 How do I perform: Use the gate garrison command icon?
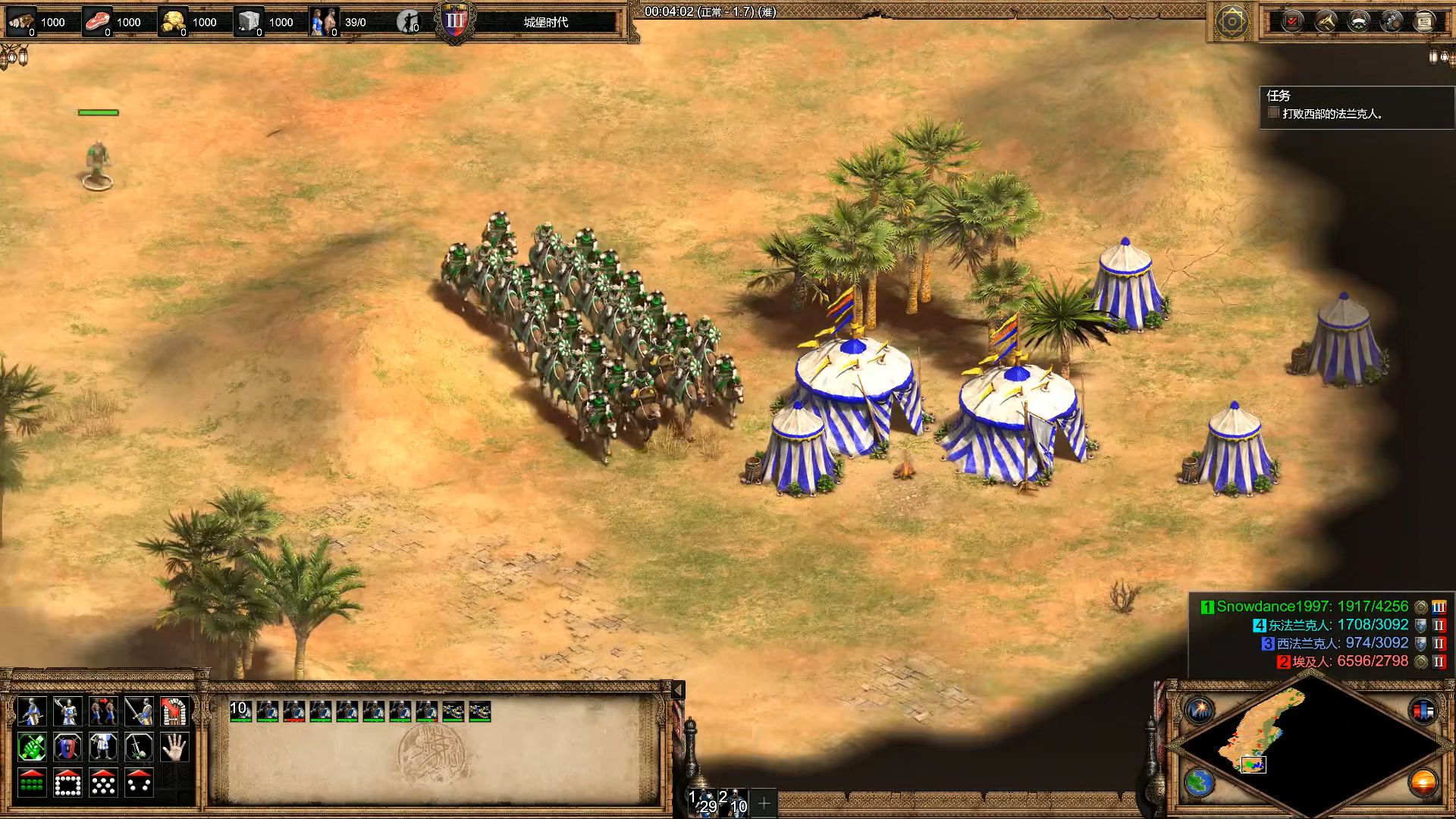click(x=174, y=711)
